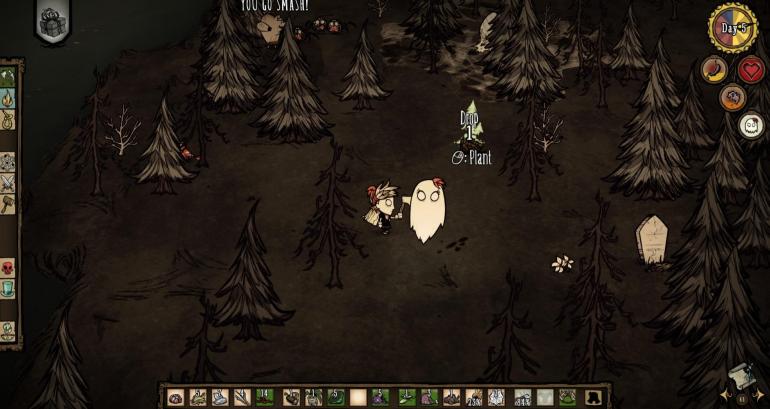
Task: Open the gift box icon
Action: (52, 20)
